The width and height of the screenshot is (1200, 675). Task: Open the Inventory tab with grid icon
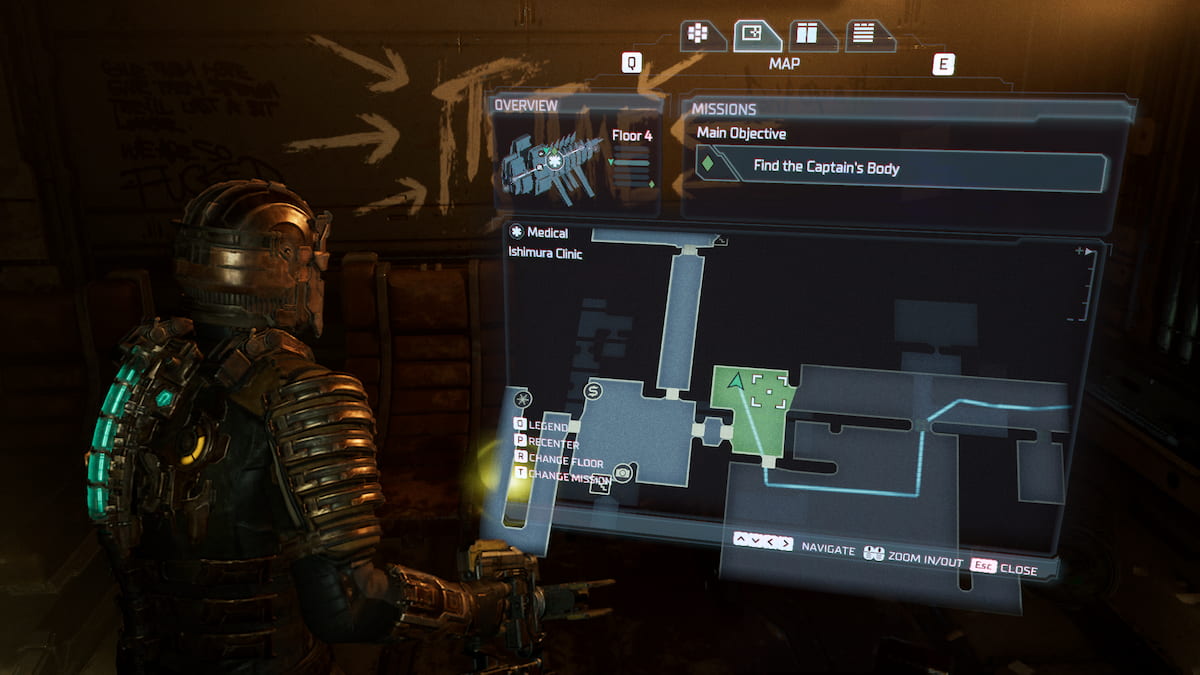pyautogui.click(x=698, y=35)
